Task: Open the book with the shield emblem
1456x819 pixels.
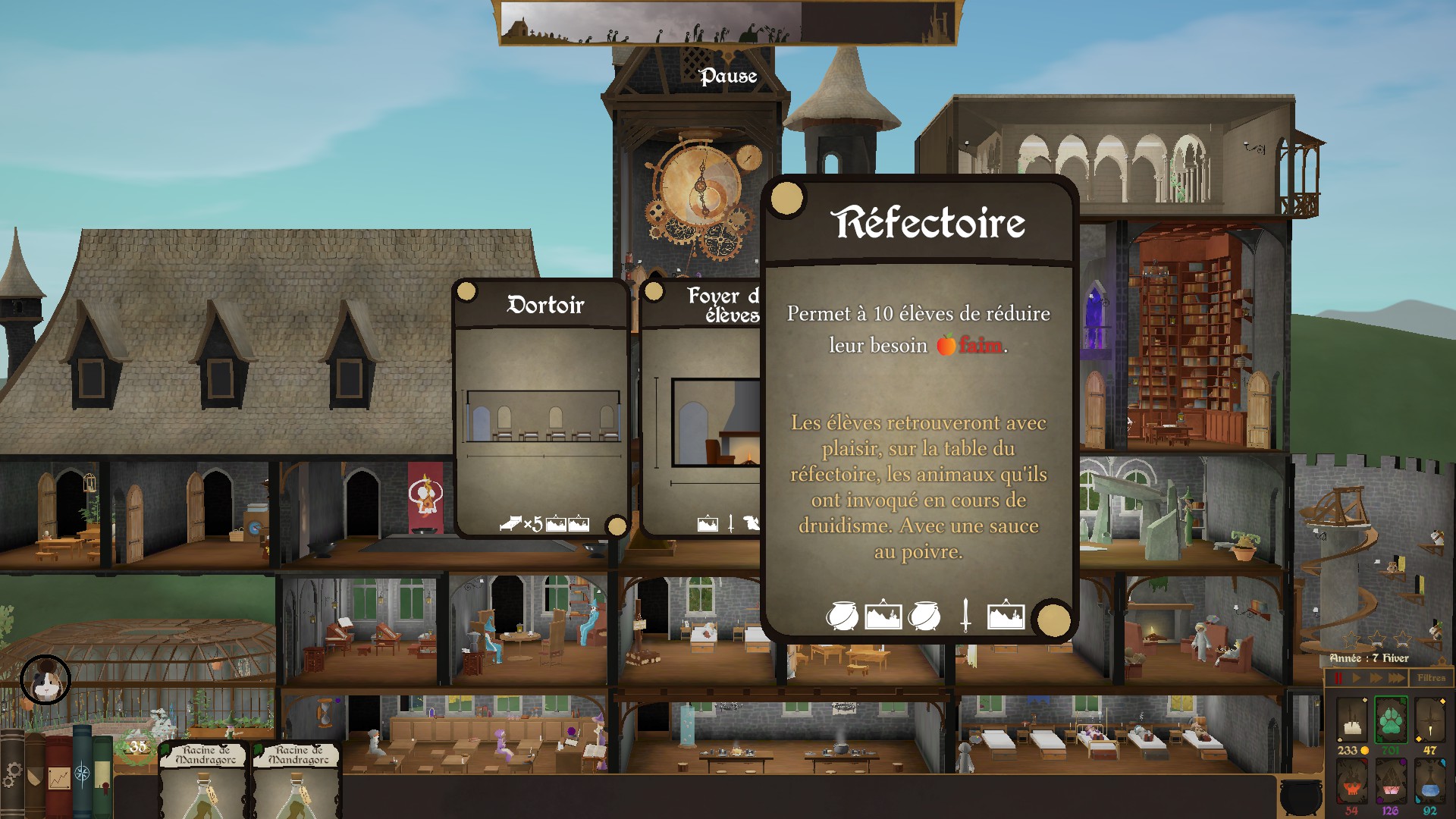Action: coord(34,777)
